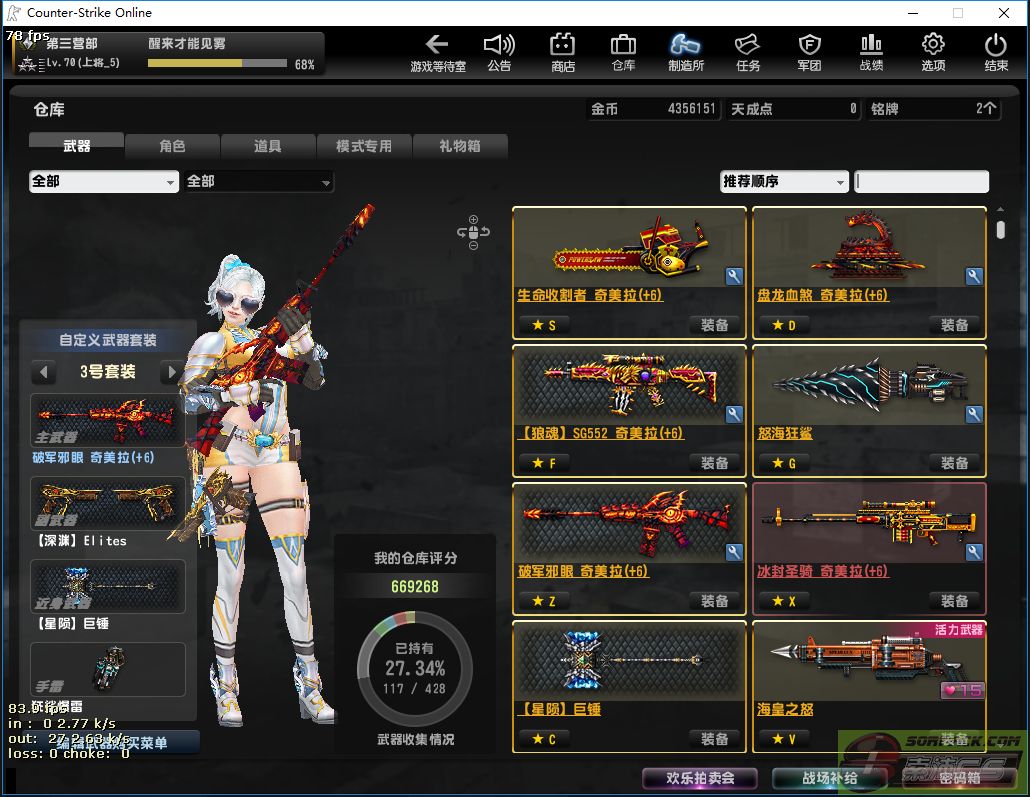
Task: Open the 推荐顺序 sort order dropdown
Action: coord(784,181)
